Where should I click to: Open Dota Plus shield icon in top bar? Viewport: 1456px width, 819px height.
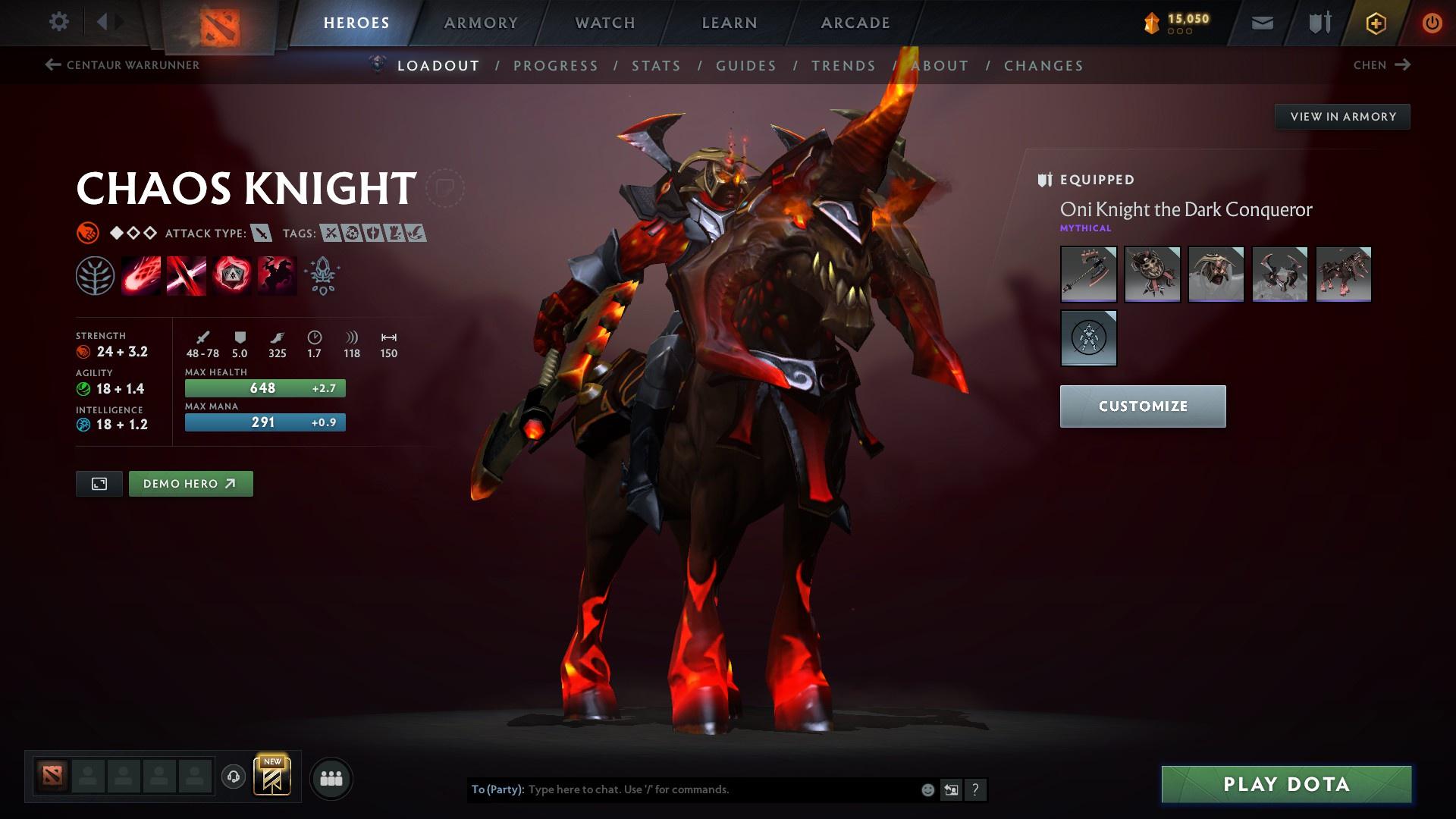point(1319,22)
